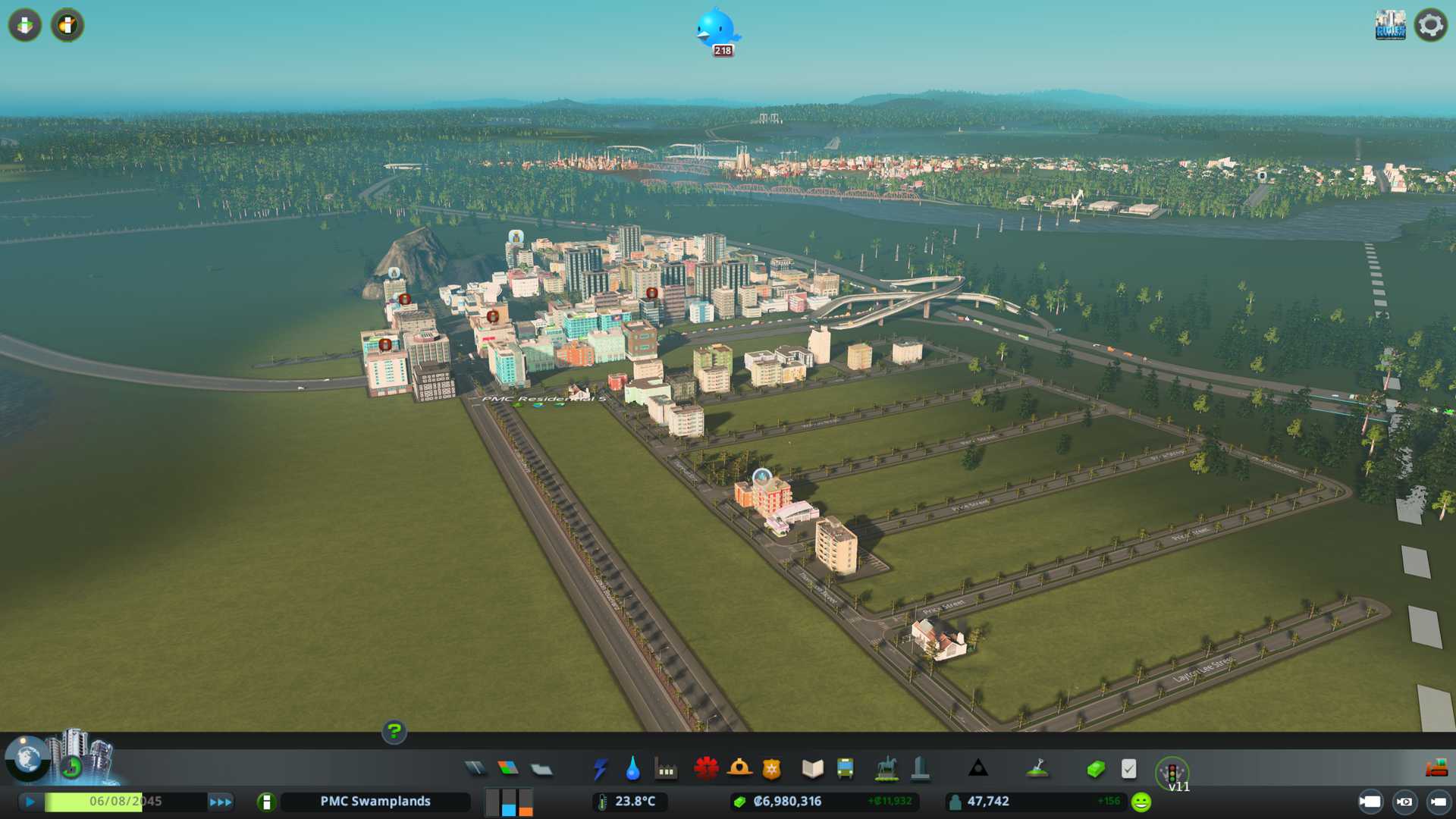Viewport: 1456px width, 819px height.
Task: Toggle the play/pause simulation button
Action: click(x=30, y=802)
